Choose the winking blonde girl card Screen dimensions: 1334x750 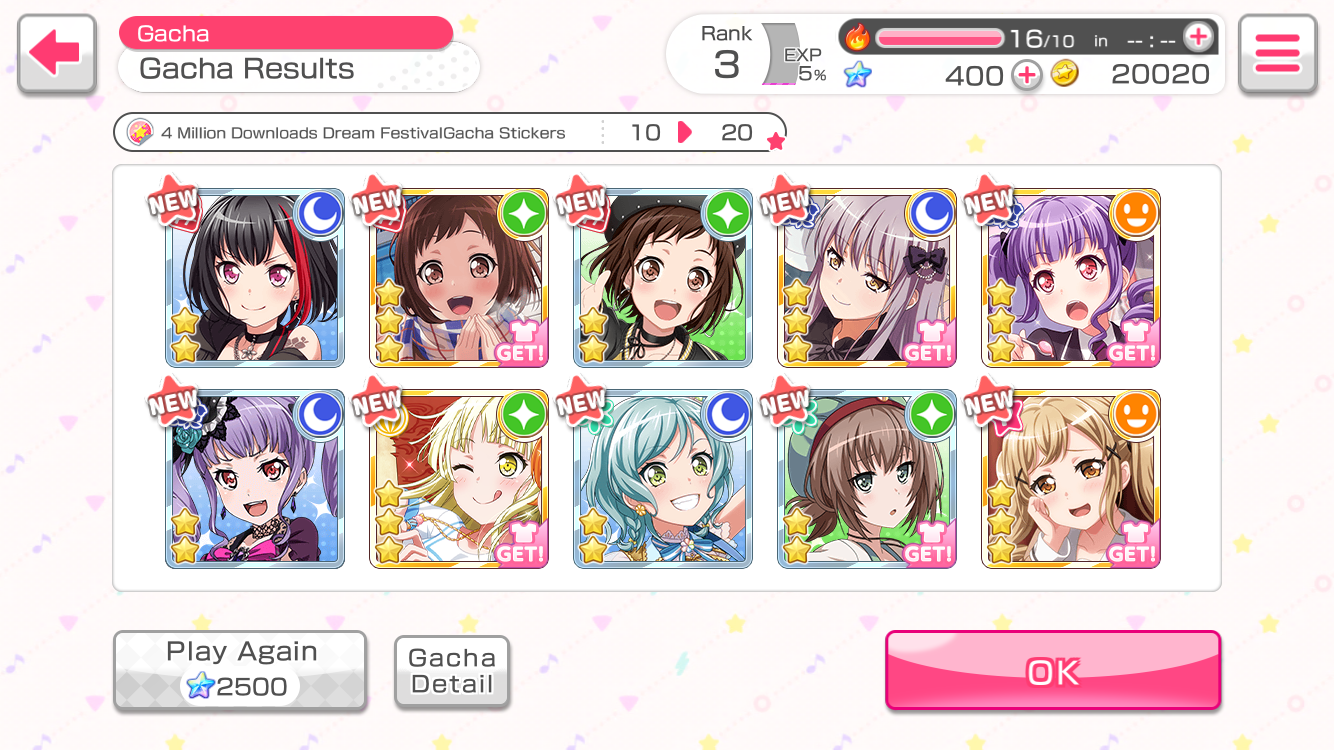[x=458, y=480]
